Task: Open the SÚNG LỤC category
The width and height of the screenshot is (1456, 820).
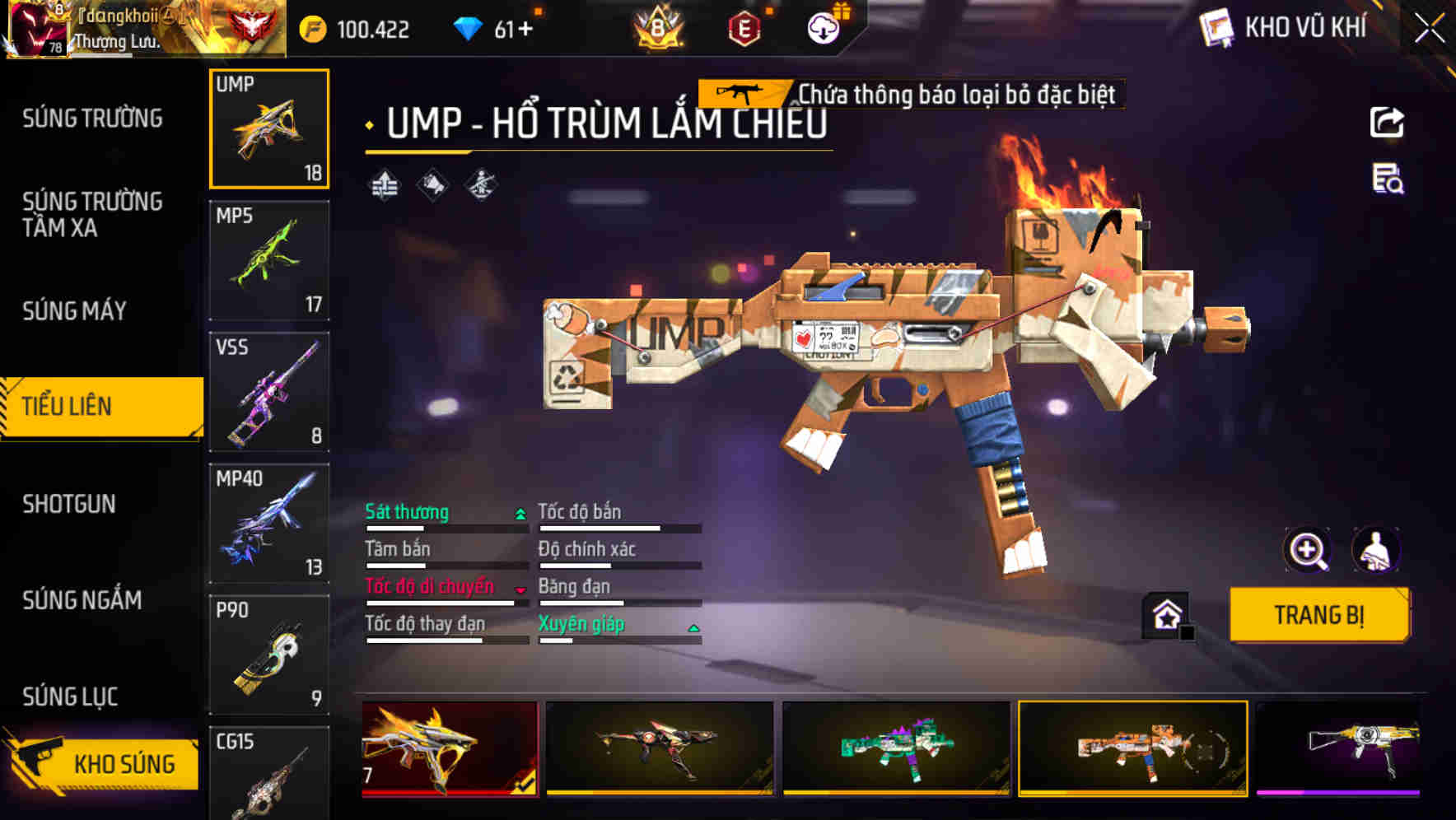Action: coord(70,697)
